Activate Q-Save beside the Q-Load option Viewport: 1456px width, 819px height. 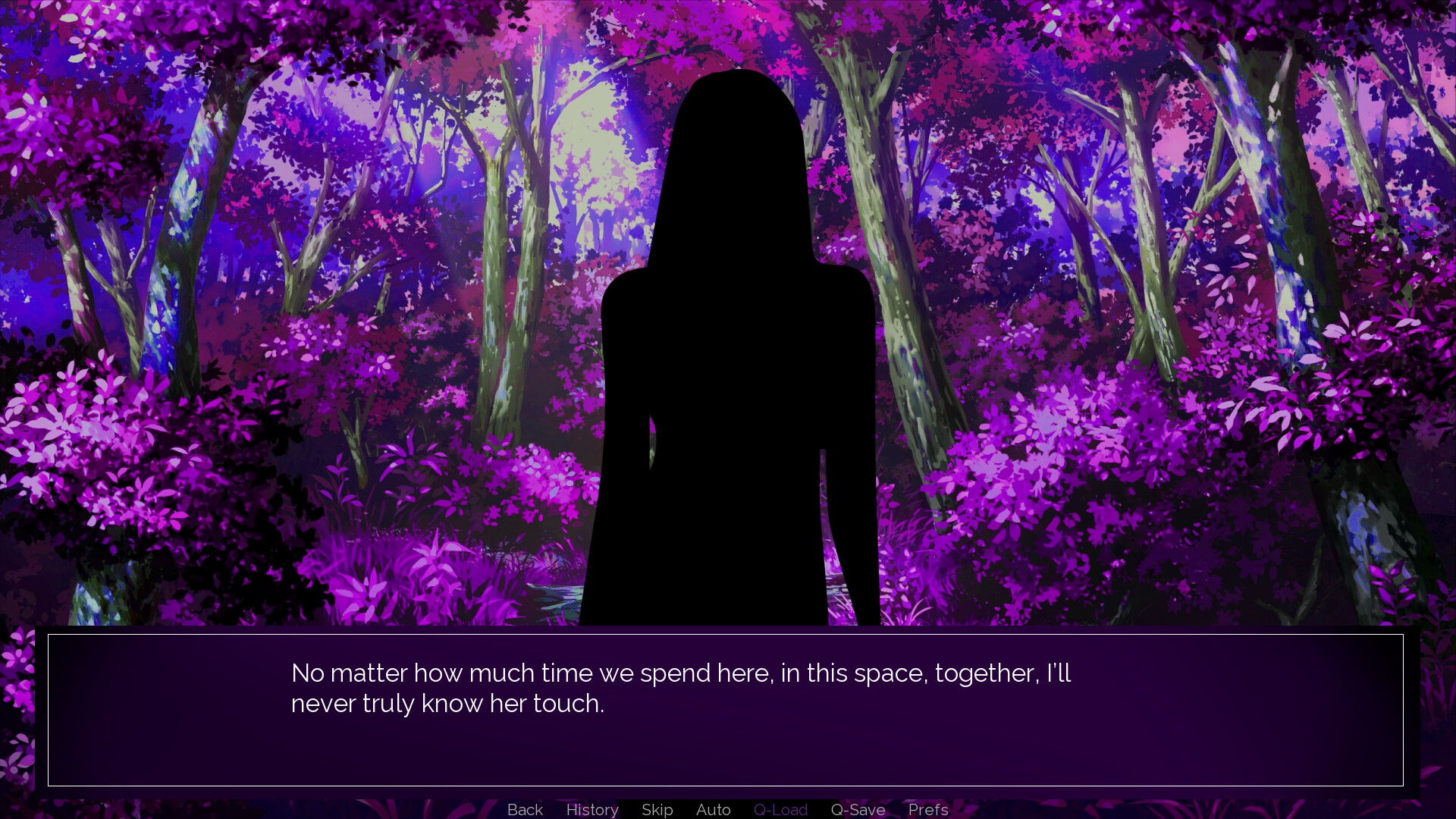pyautogui.click(x=857, y=809)
